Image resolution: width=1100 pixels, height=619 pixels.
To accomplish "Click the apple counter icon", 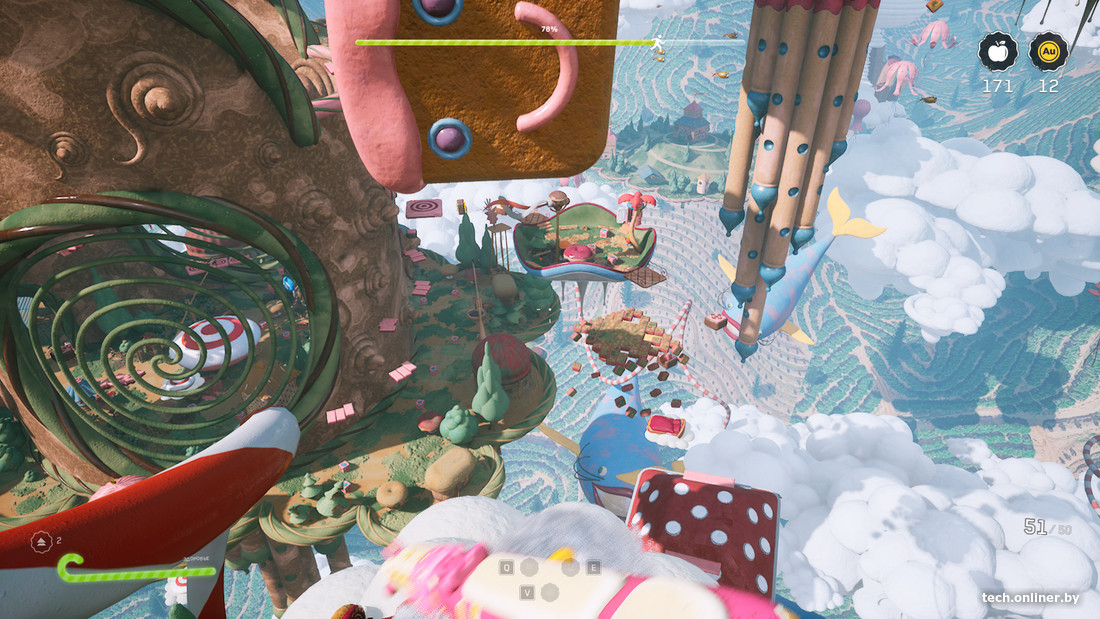I will (997, 52).
